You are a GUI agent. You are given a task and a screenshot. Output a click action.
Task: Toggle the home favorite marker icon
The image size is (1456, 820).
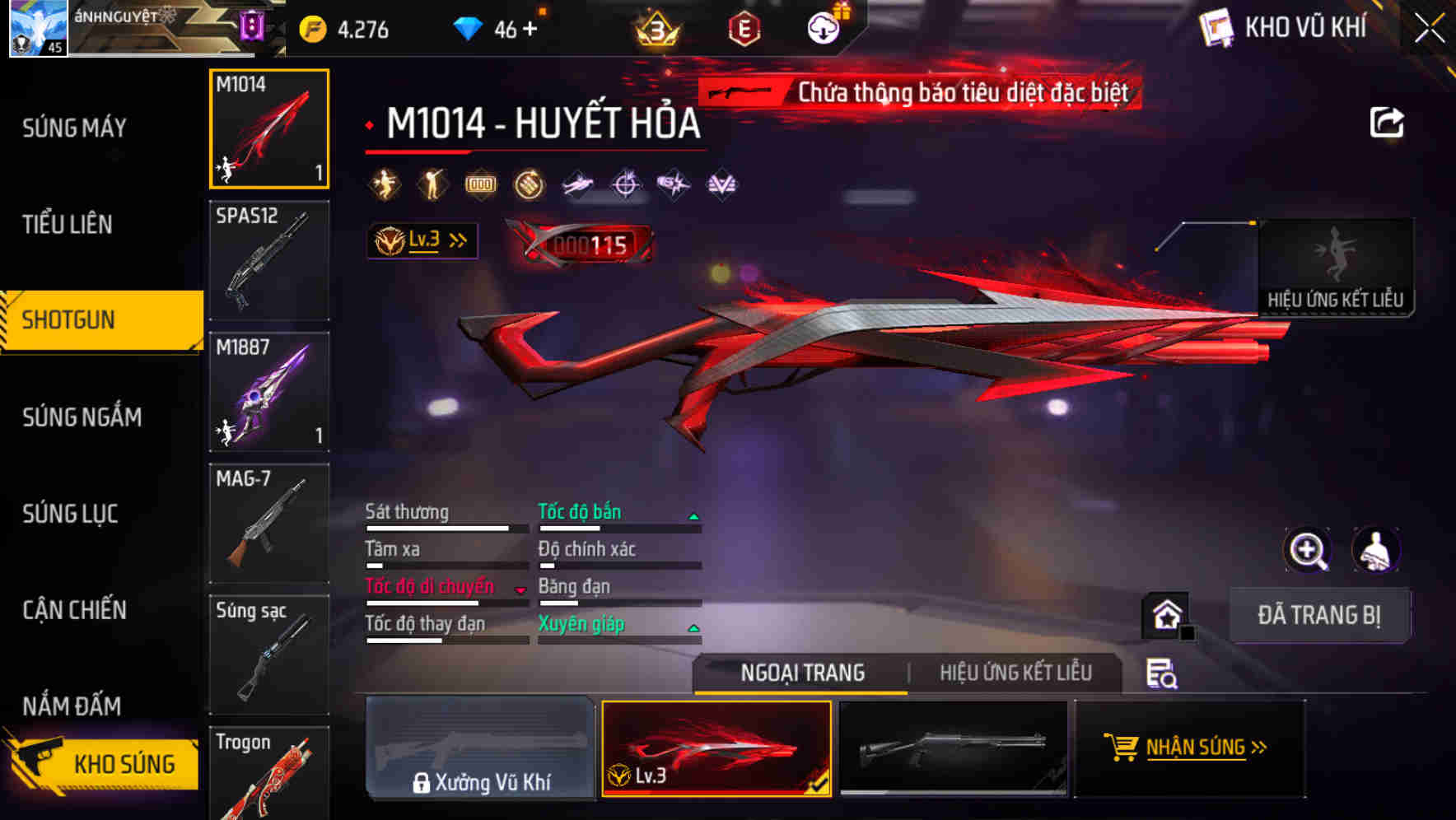[x=1167, y=614]
